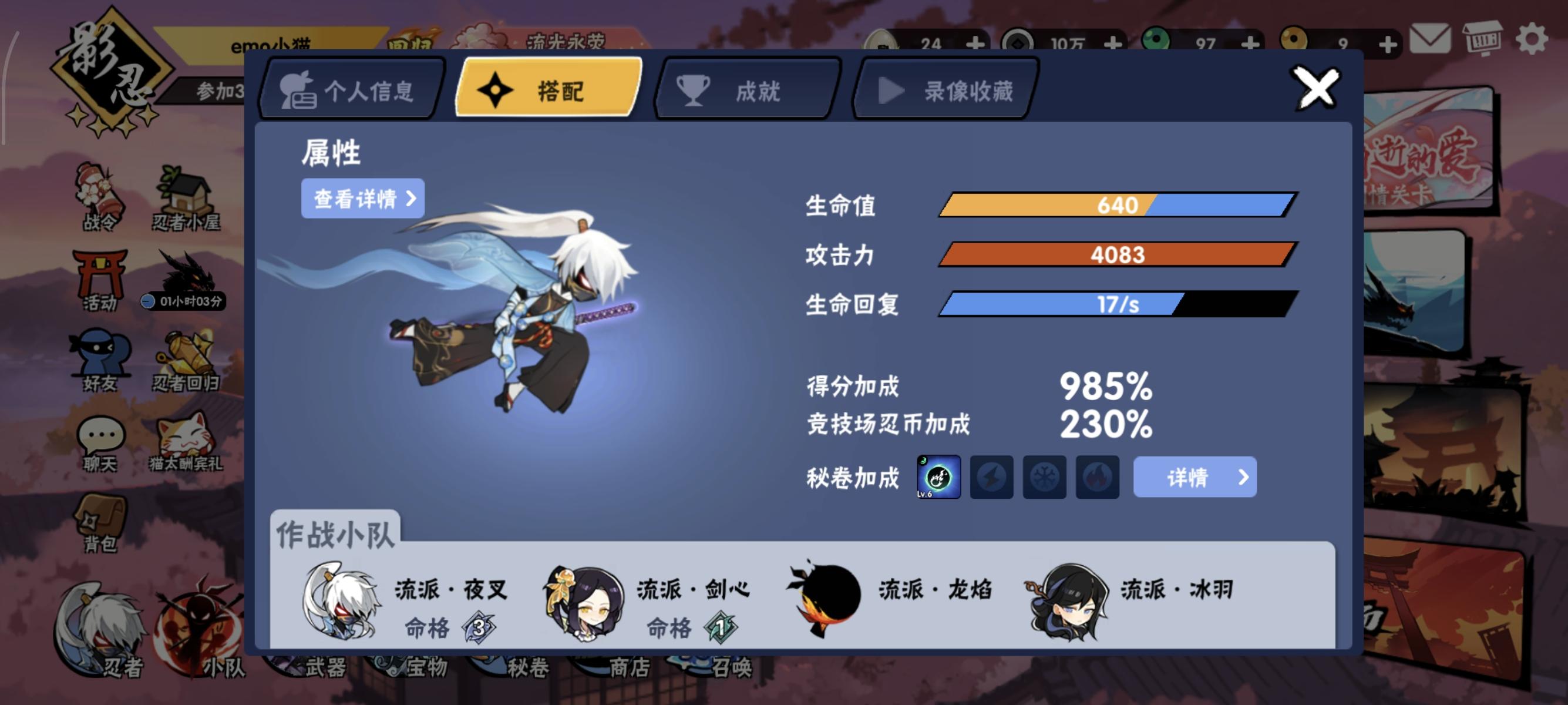Select the lightning secret scroll slot
Viewport: 1568px width, 705px height.
pos(992,477)
